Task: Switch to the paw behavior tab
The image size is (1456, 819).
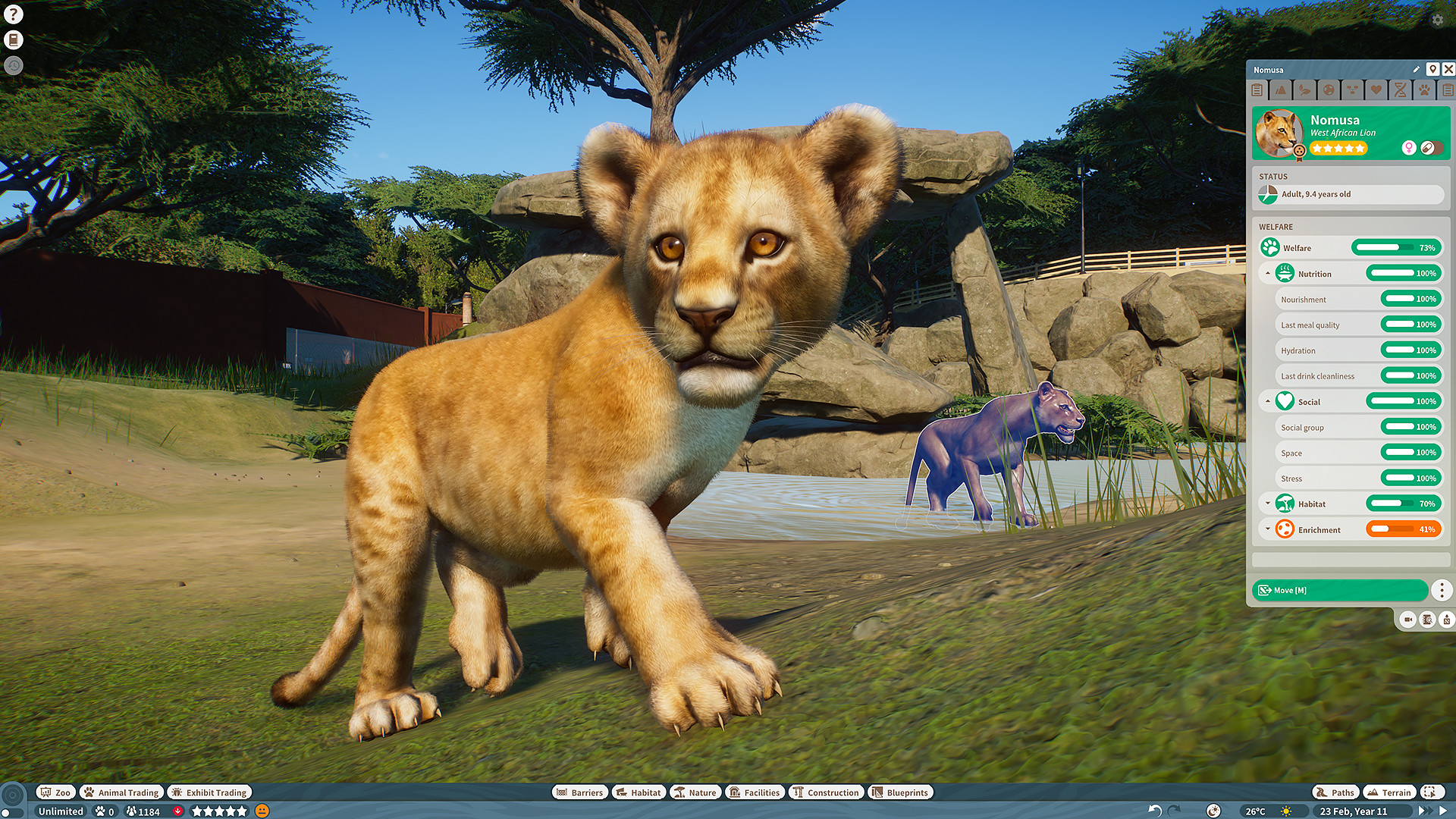Action: pos(1424,90)
